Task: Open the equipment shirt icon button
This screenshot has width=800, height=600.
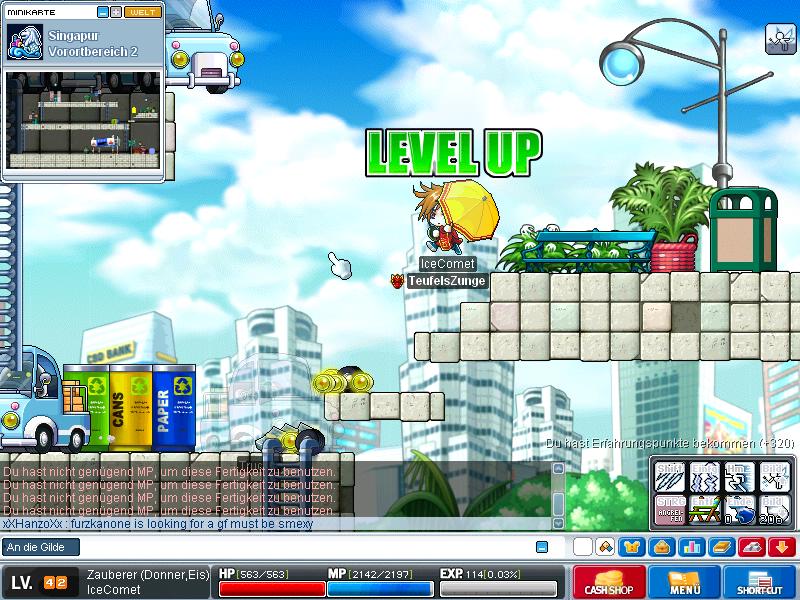Action: click(x=632, y=547)
